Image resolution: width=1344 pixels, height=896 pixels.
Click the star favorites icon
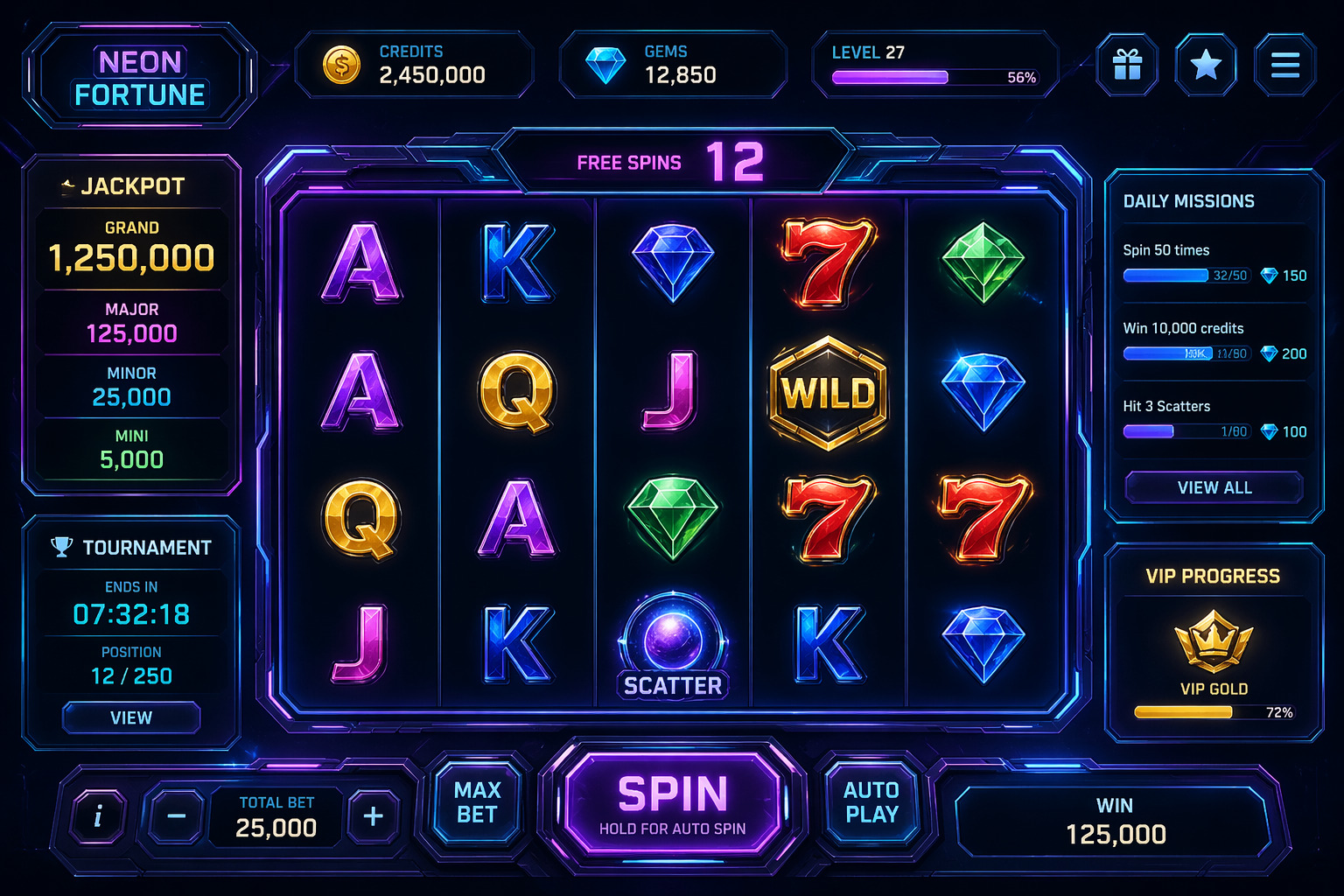[x=1206, y=65]
